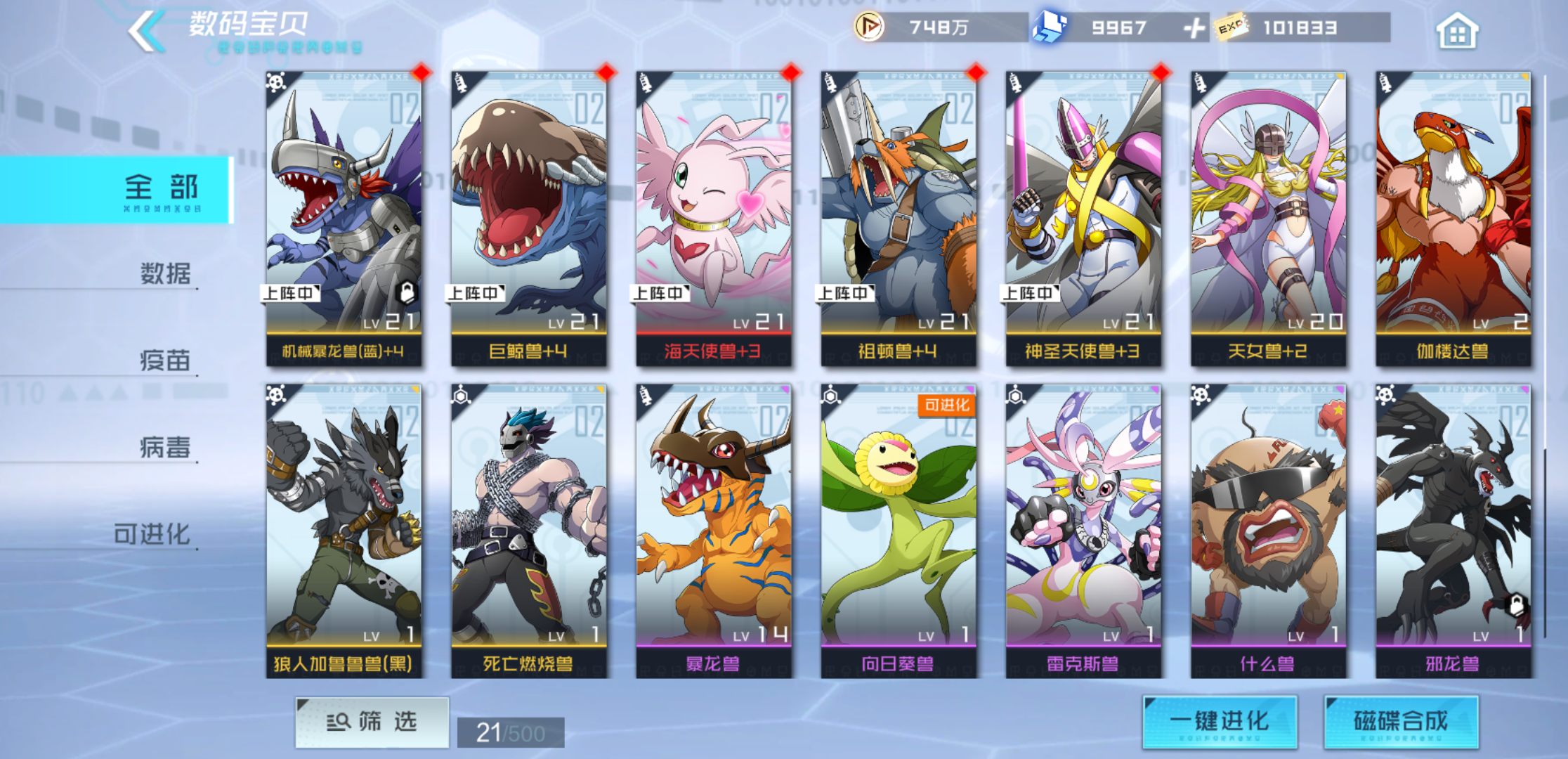The width and height of the screenshot is (1568, 759).
Task: Click the plus icon next to the EXP counter
Action: click(x=1194, y=29)
